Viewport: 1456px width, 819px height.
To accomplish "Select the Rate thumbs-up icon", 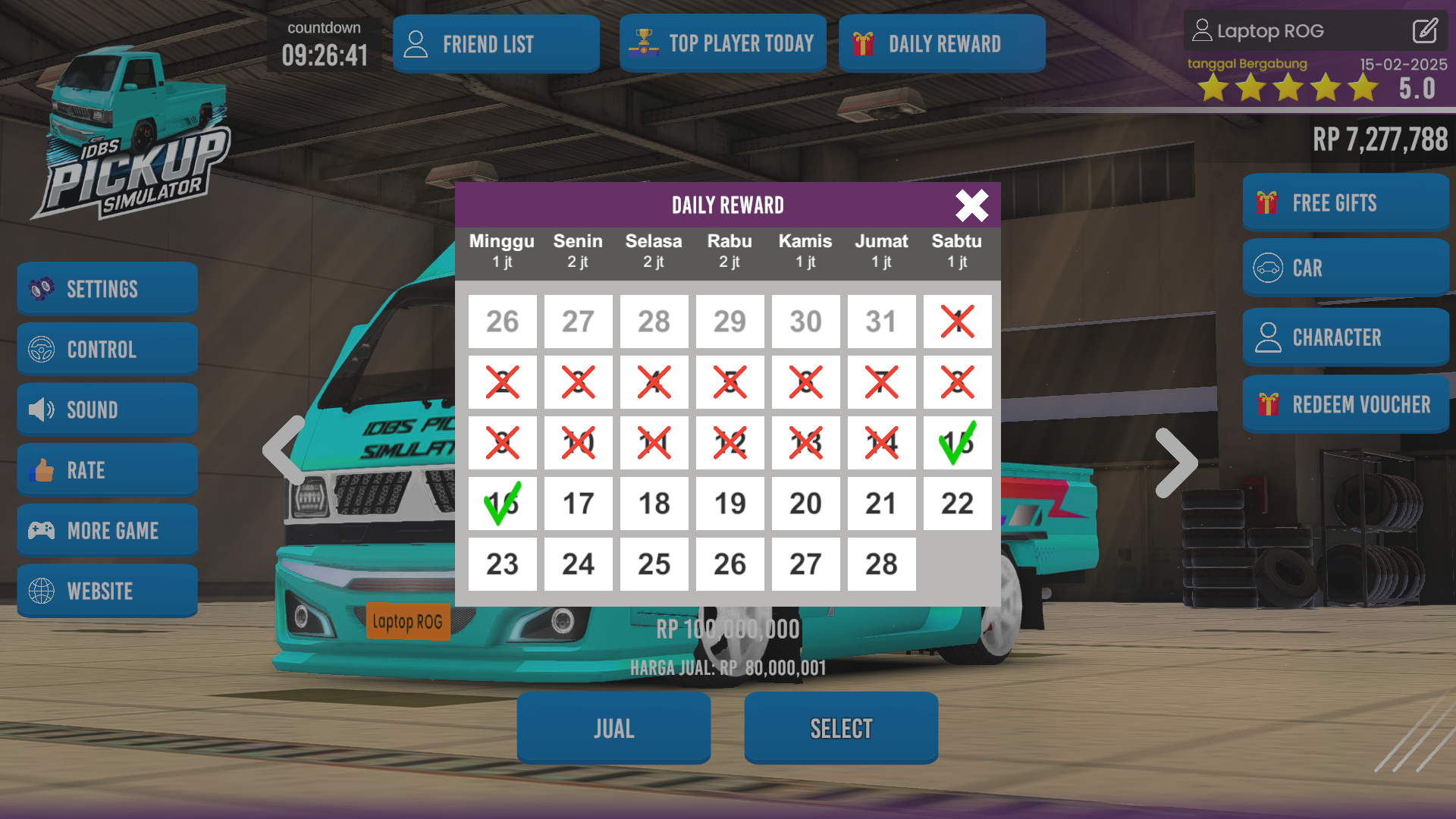I will point(42,469).
